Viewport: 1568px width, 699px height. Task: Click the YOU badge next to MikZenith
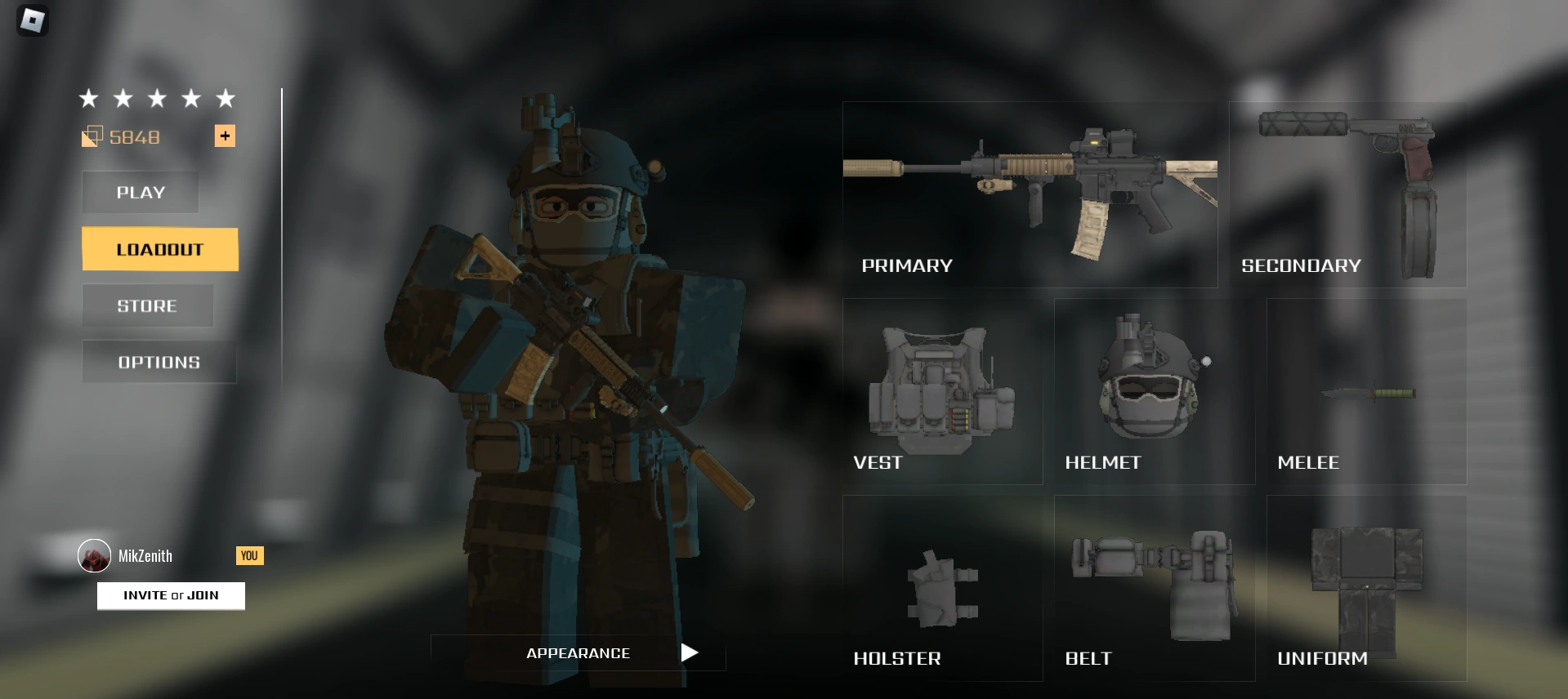pyautogui.click(x=249, y=556)
